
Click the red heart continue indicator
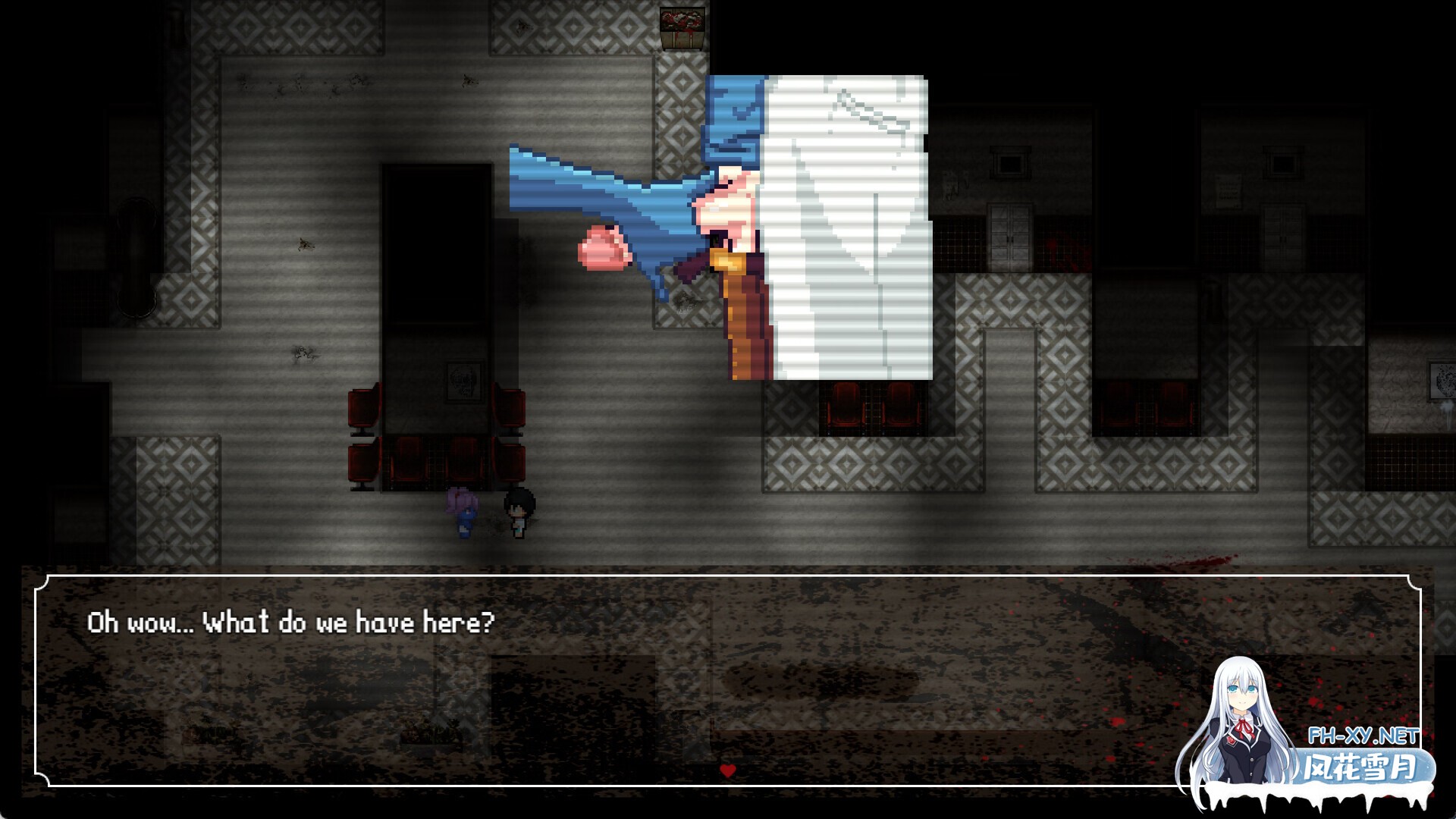(727, 771)
